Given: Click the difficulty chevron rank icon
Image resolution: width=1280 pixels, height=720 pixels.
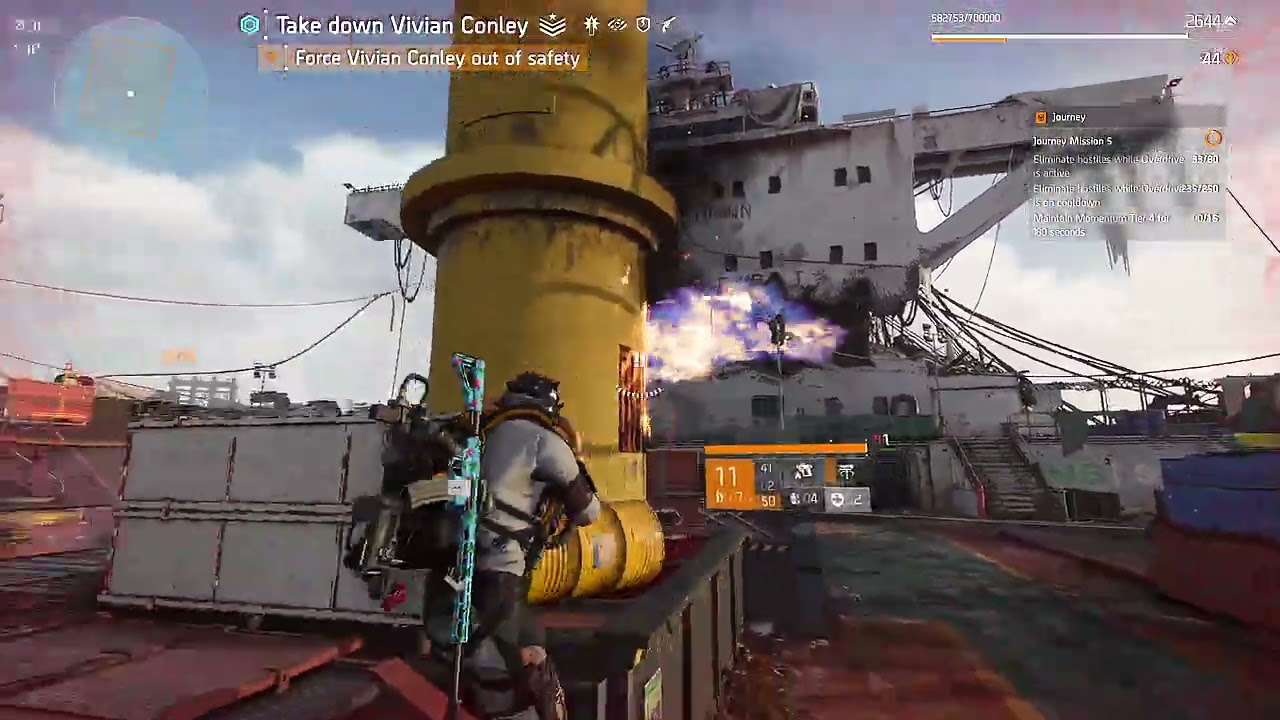Looking at the screenshot, I should (552, 25).
